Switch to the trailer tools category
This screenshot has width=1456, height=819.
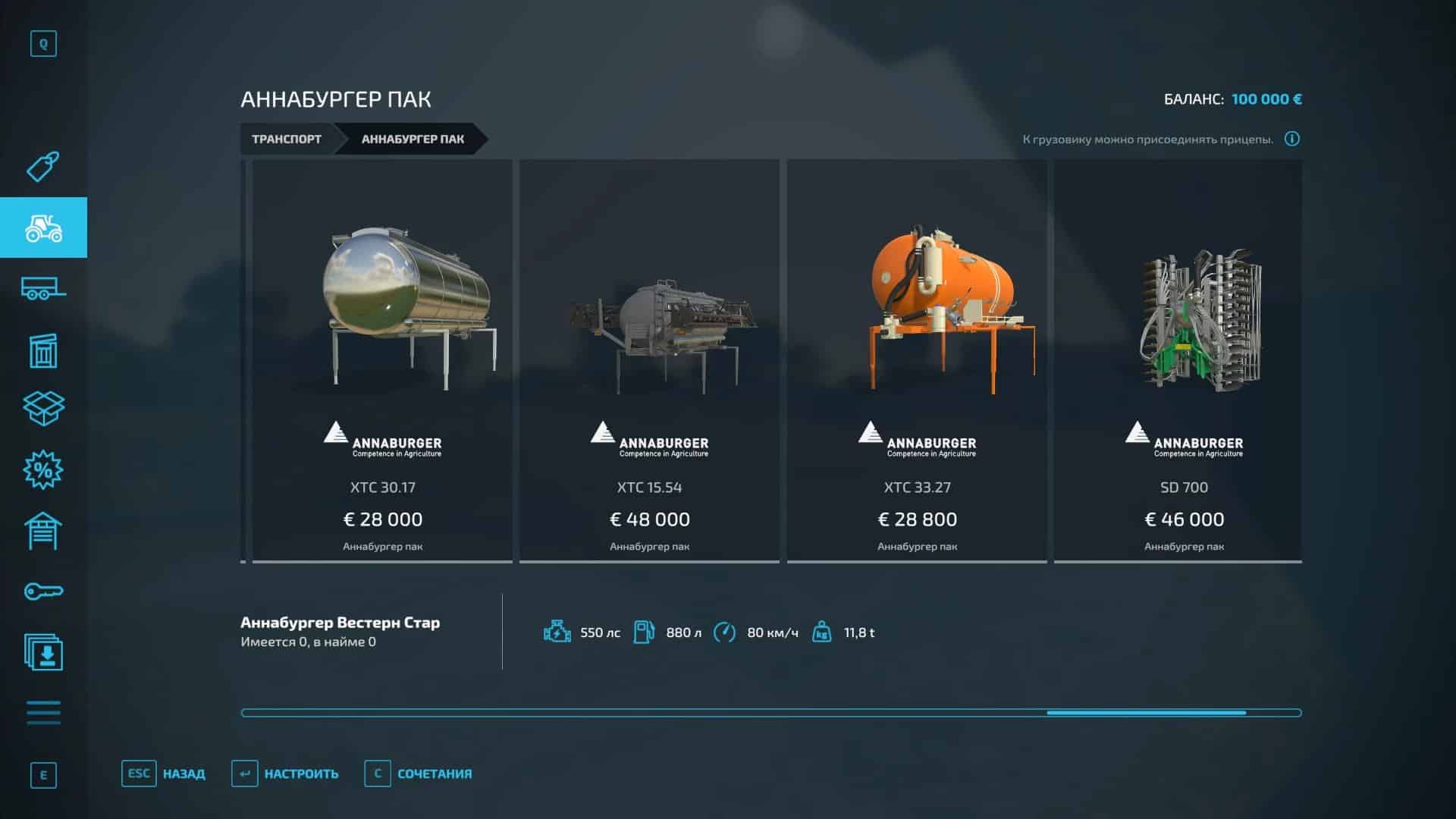[43, 288]
